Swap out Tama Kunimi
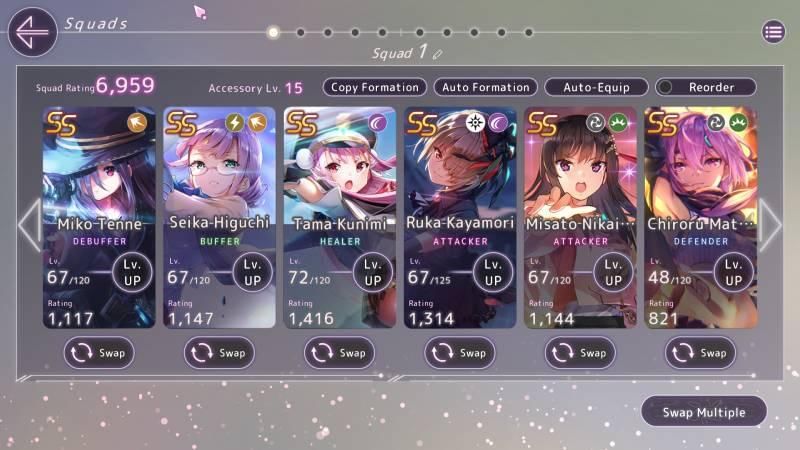The height and width of the screenshot is (450, 800). pyautogui.click(x=339, y=352)
